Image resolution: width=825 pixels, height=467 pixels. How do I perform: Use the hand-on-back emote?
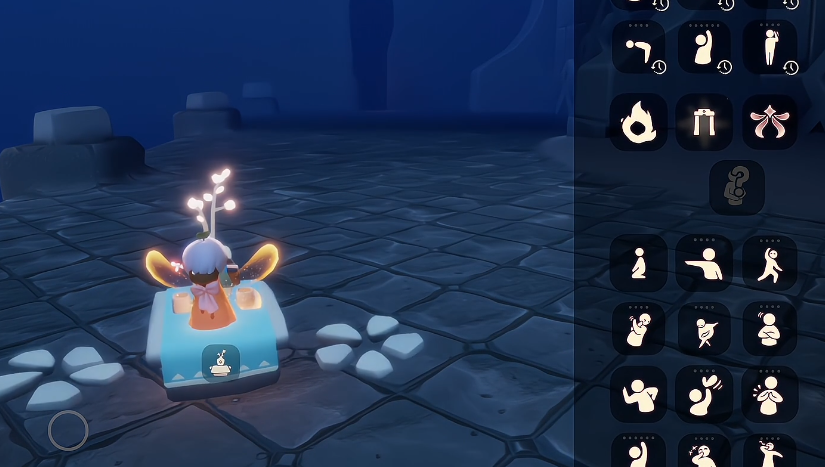pyautogui.click(x=638, y=394)
